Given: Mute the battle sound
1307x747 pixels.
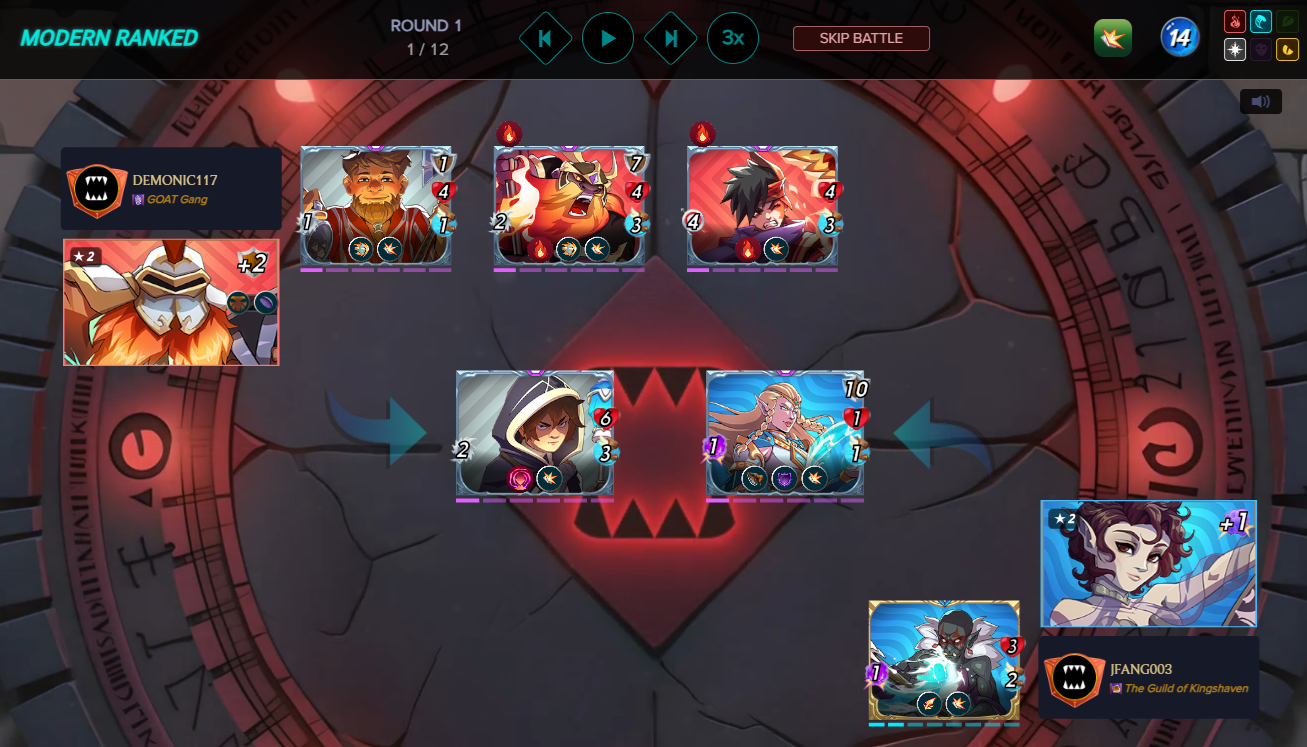Looking at the screenshot, I should point(1260,101).
